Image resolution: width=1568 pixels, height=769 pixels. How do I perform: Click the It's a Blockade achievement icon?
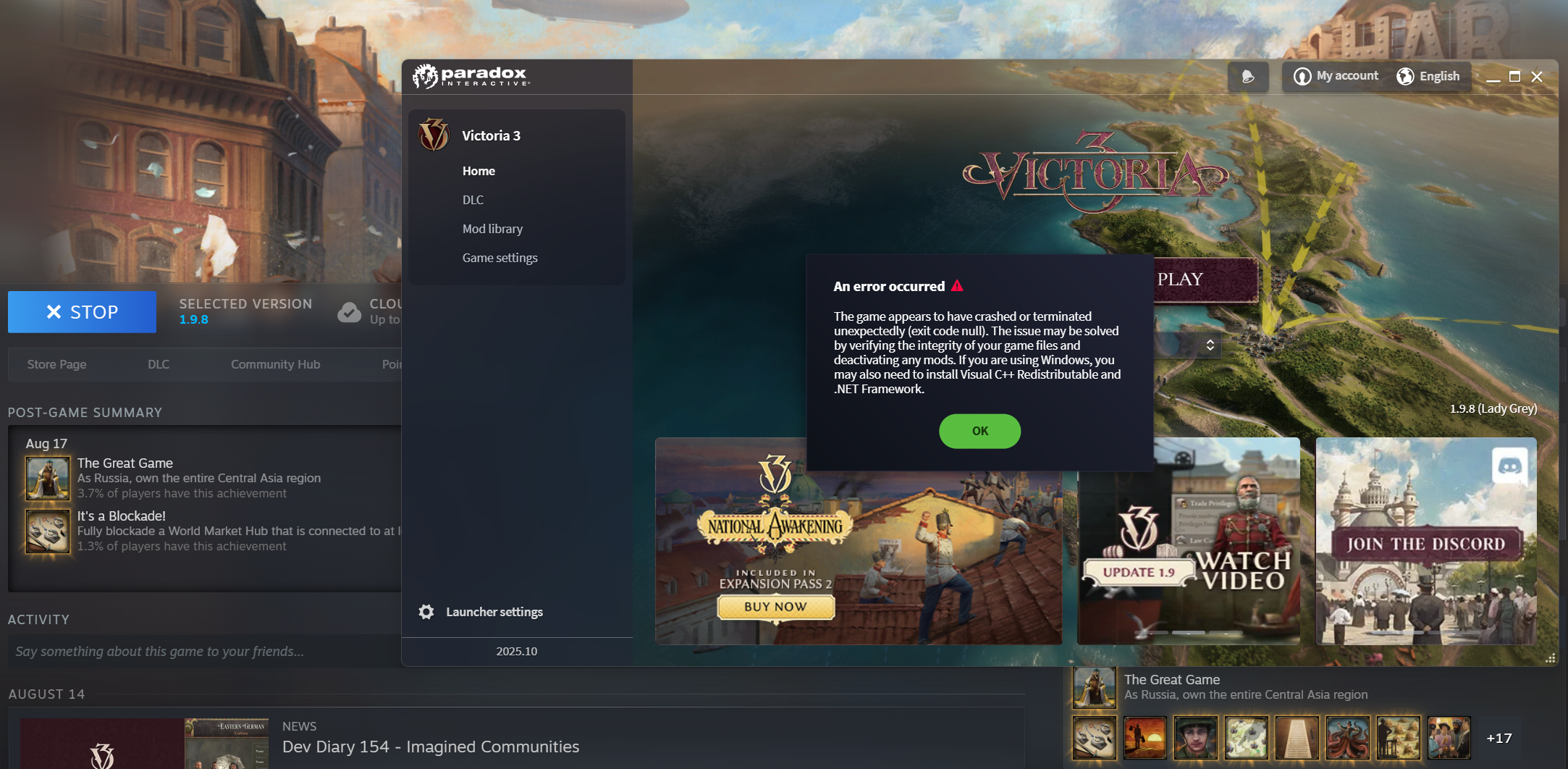click(47, 531)
